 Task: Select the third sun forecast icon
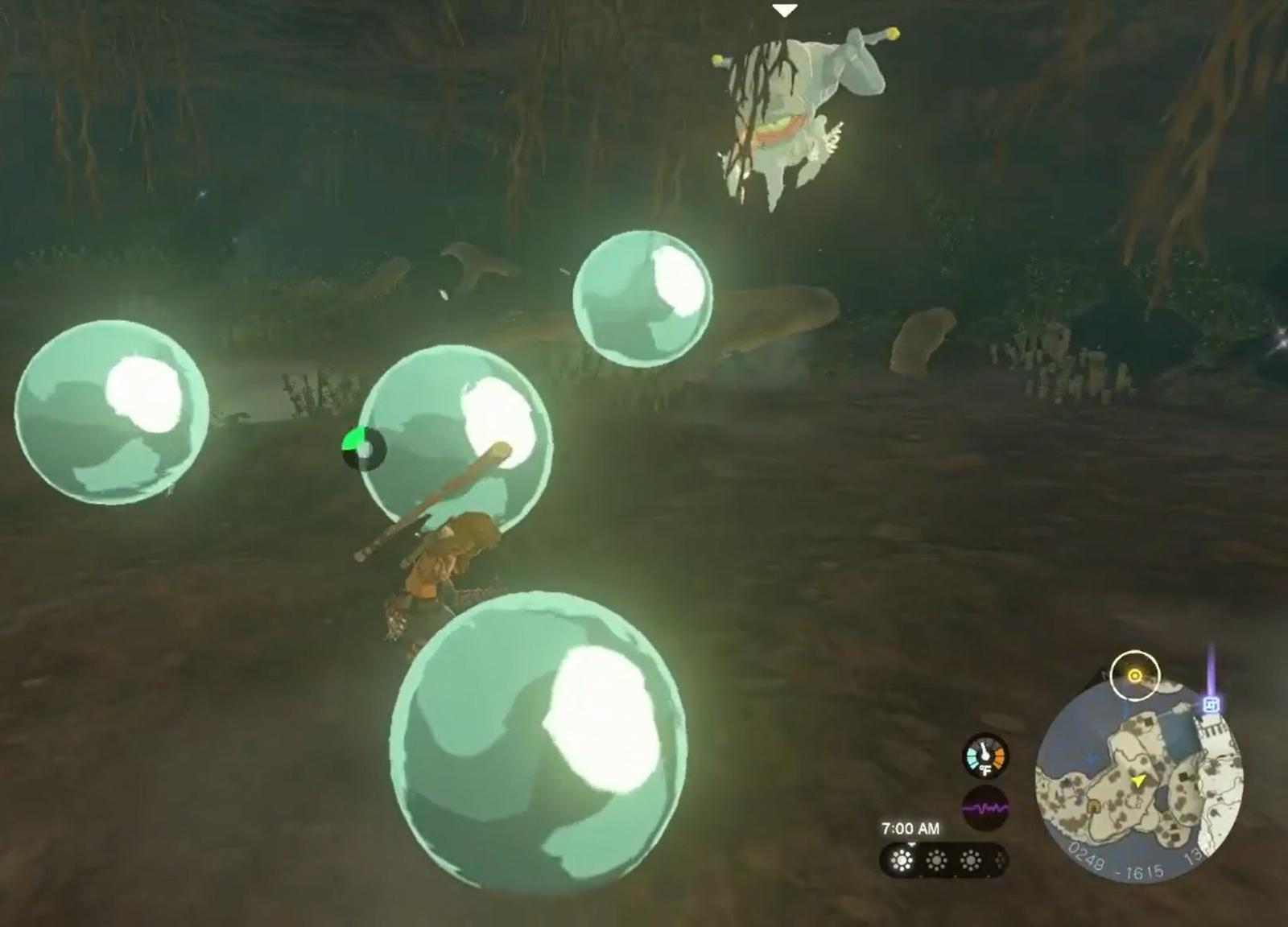point(972,859)
